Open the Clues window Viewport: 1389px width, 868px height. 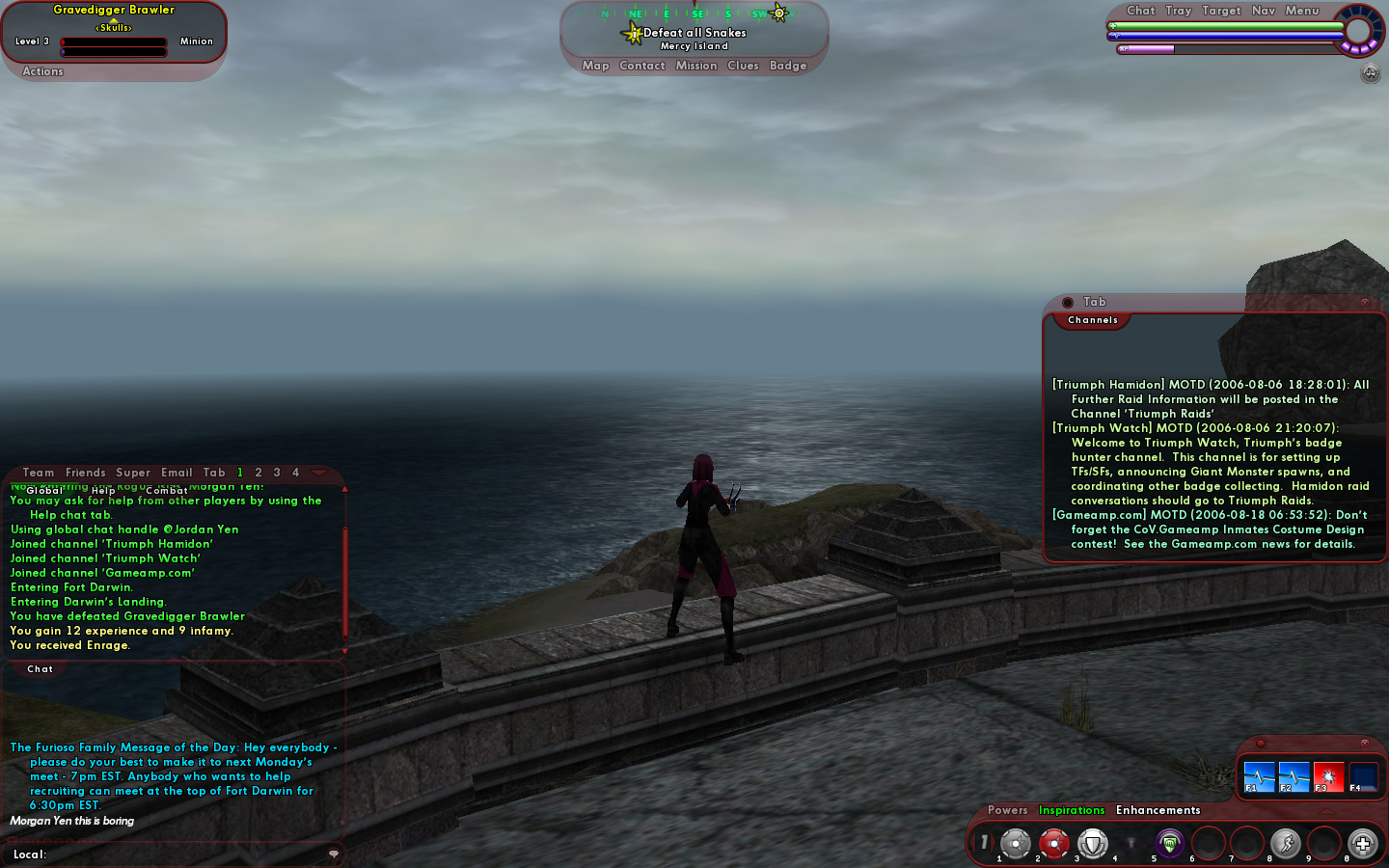click(743, 66)
